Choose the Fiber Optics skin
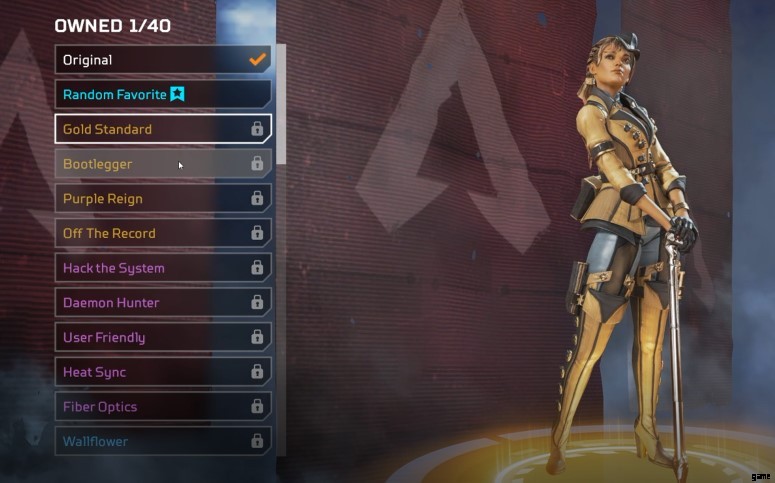775x483 pixels. click(162, 407)
